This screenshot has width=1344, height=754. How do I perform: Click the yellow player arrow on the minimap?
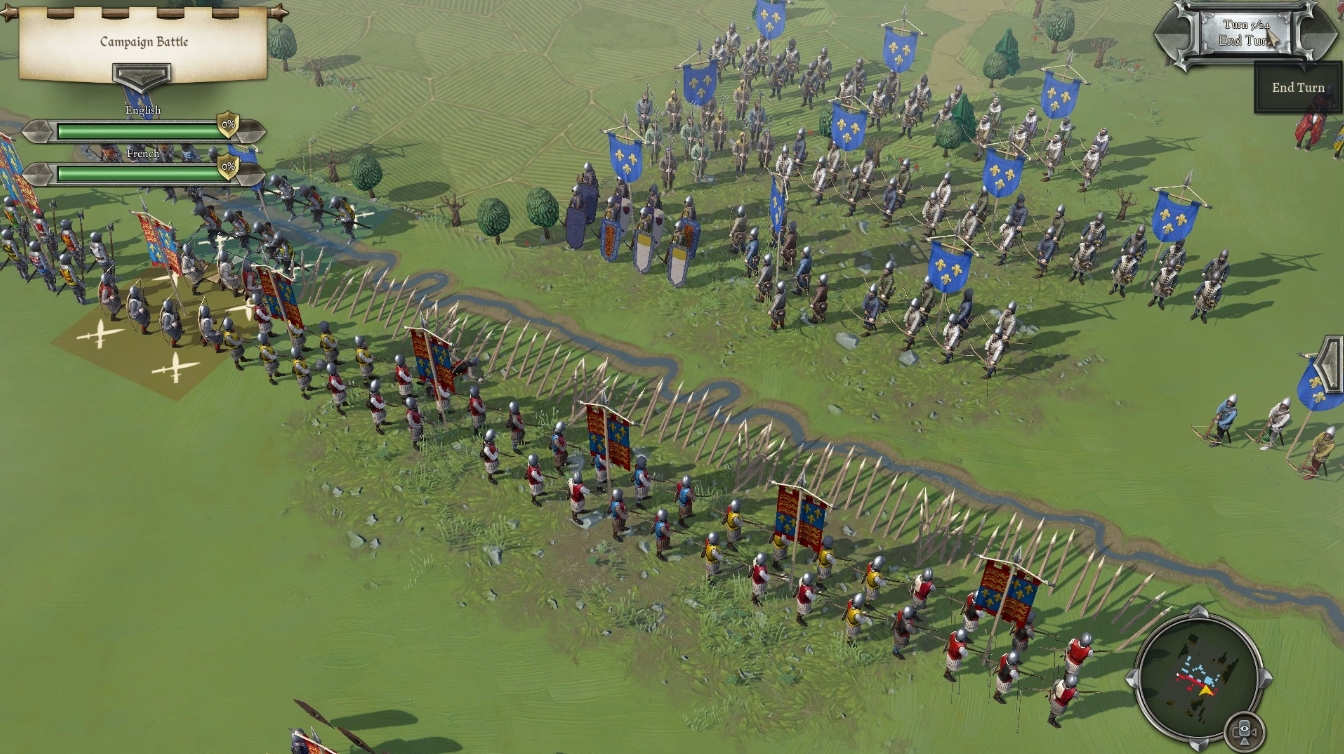pyautogui.click(x=1206, y=690)
